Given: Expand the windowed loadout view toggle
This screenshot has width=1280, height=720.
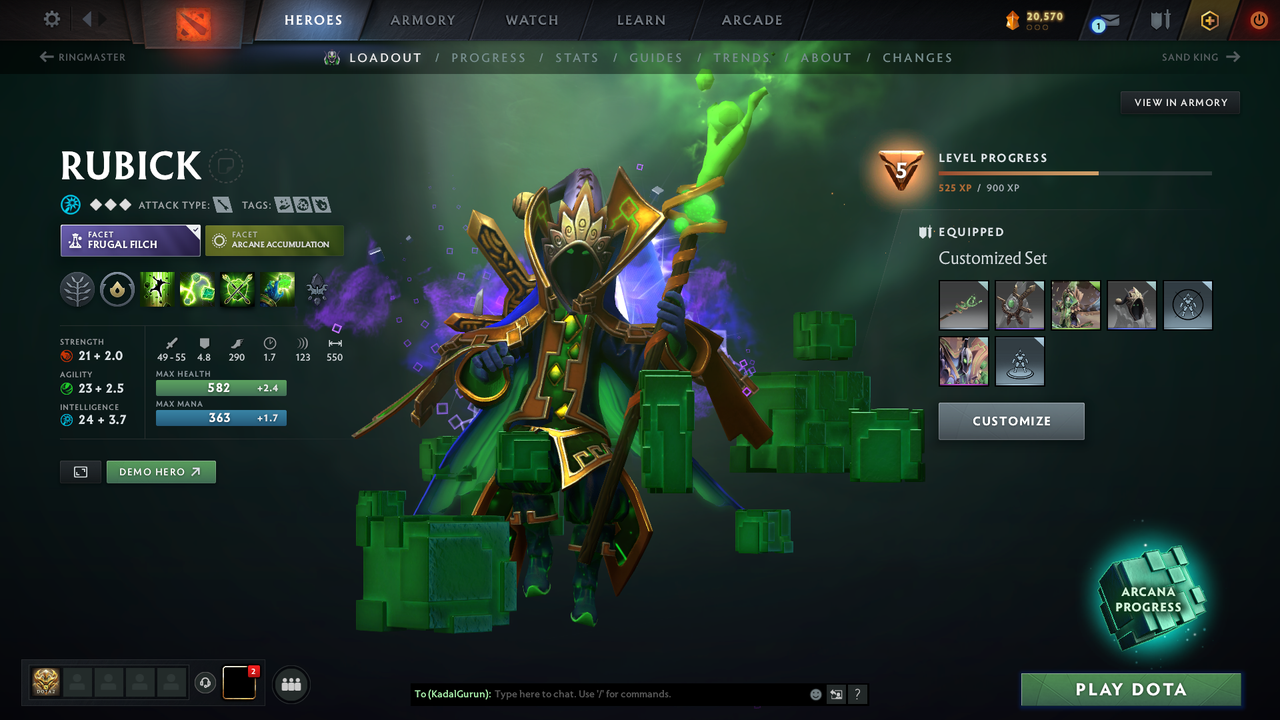Looking at the screenshot, I should click(80, 471).
